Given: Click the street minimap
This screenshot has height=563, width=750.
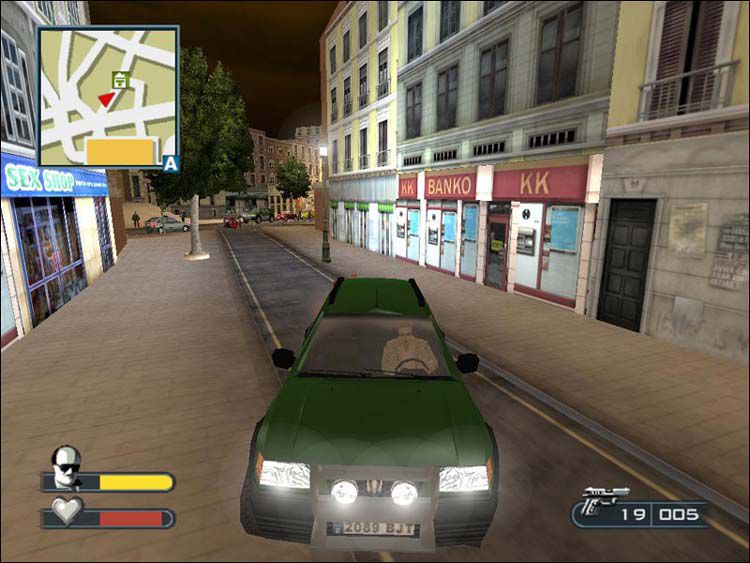Looking at the screenshot, I should pyautogui.click(x=108, y=97).
